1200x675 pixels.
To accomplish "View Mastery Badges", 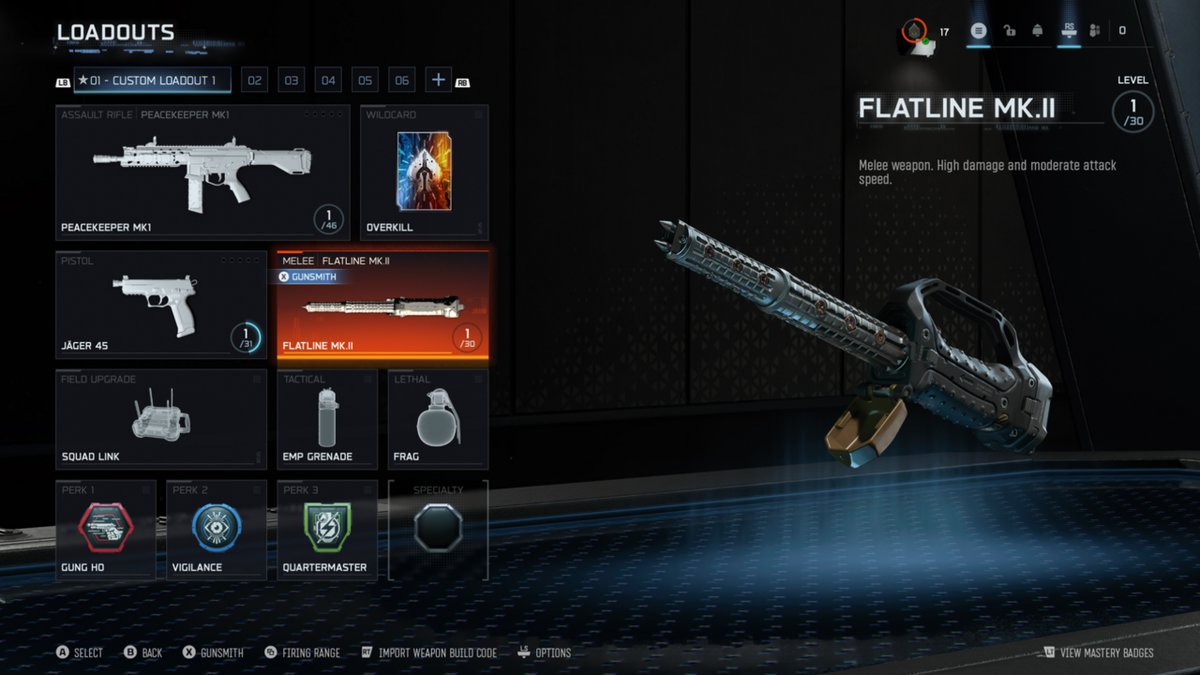I will (1098, 653).
